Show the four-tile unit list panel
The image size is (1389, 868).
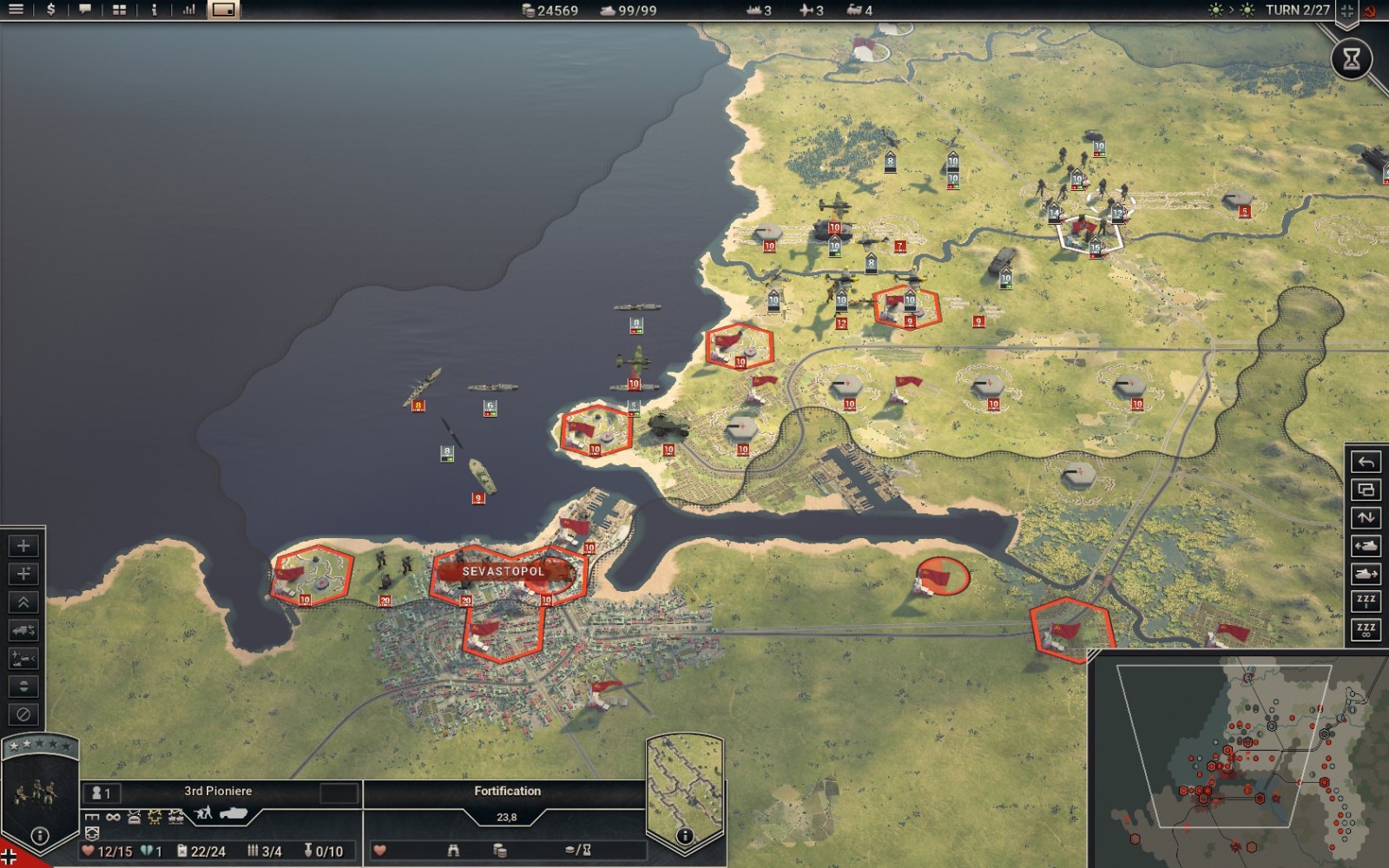point(120,10)
